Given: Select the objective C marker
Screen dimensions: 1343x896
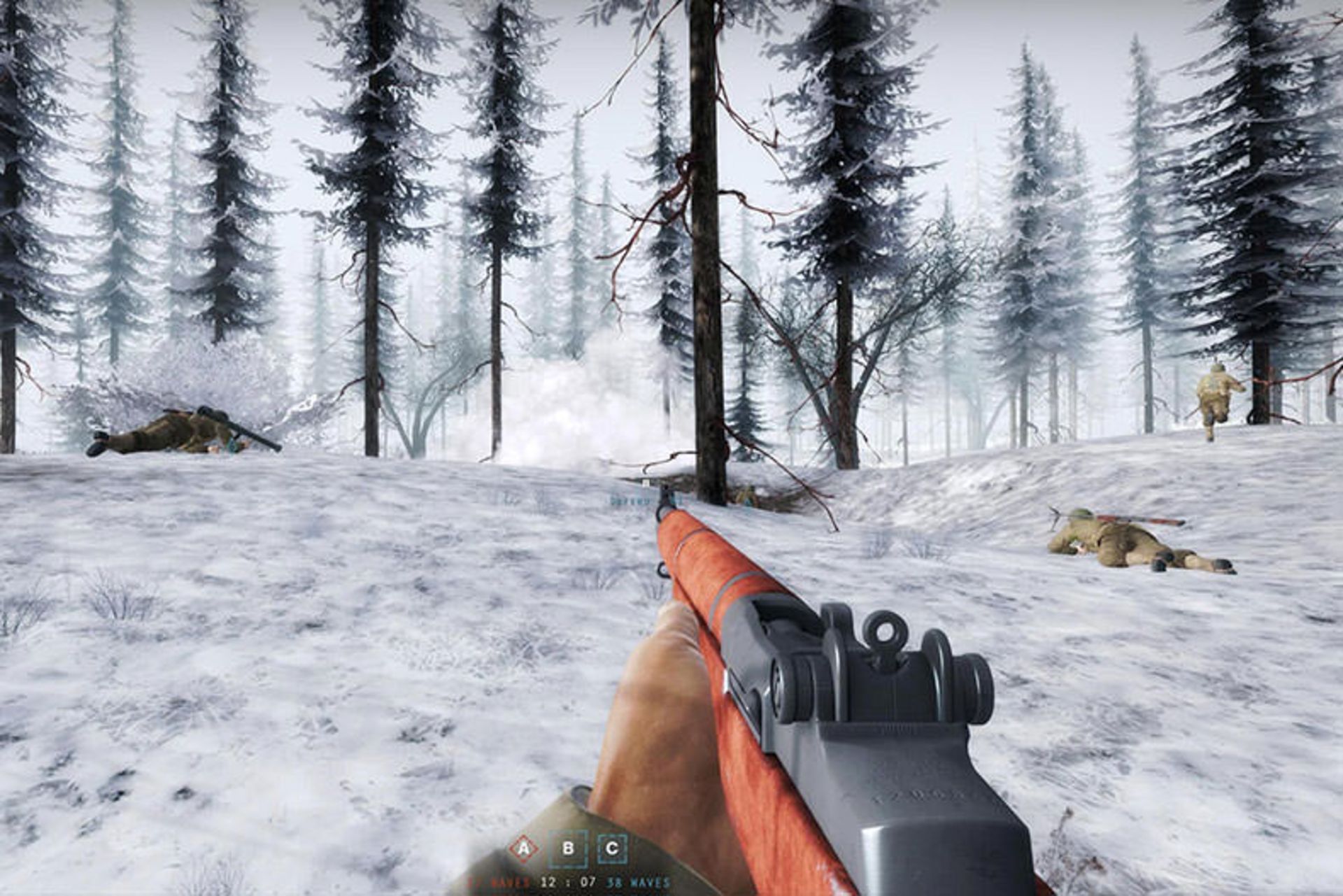Looking at the screenshot, I should click(612, 848).
